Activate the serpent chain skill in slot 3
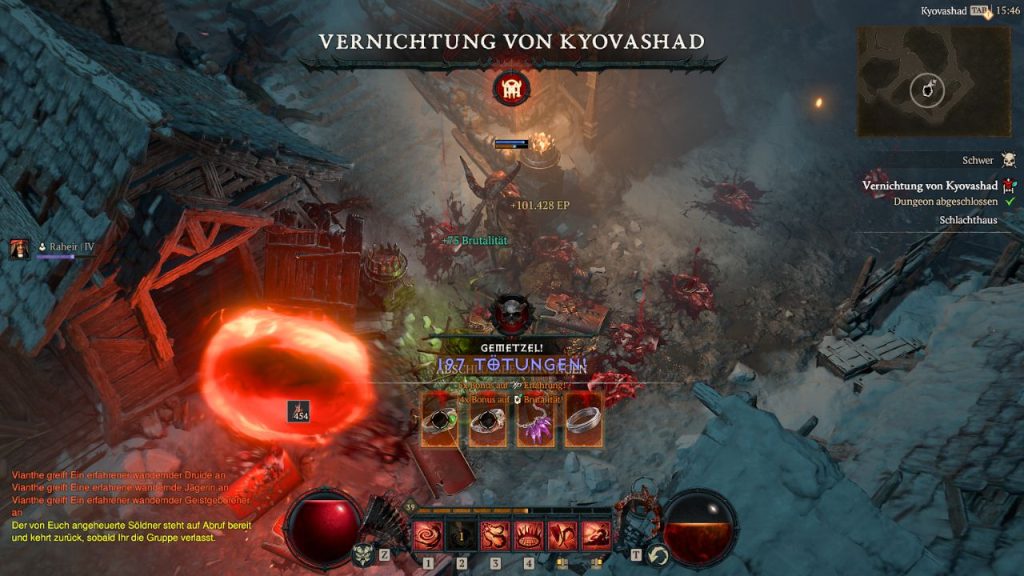 point(495,536)
